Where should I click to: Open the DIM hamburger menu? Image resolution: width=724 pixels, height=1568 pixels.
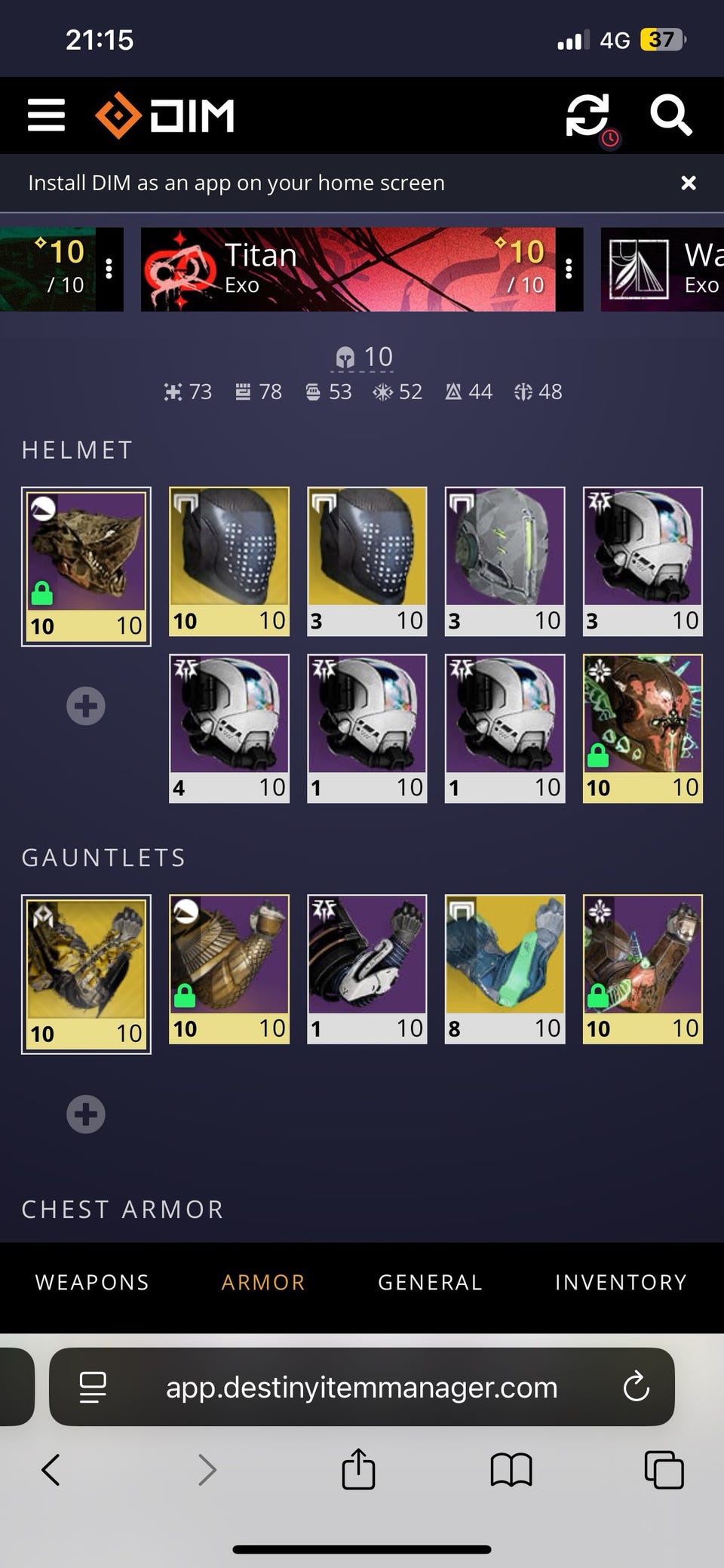tap(46, 115)
